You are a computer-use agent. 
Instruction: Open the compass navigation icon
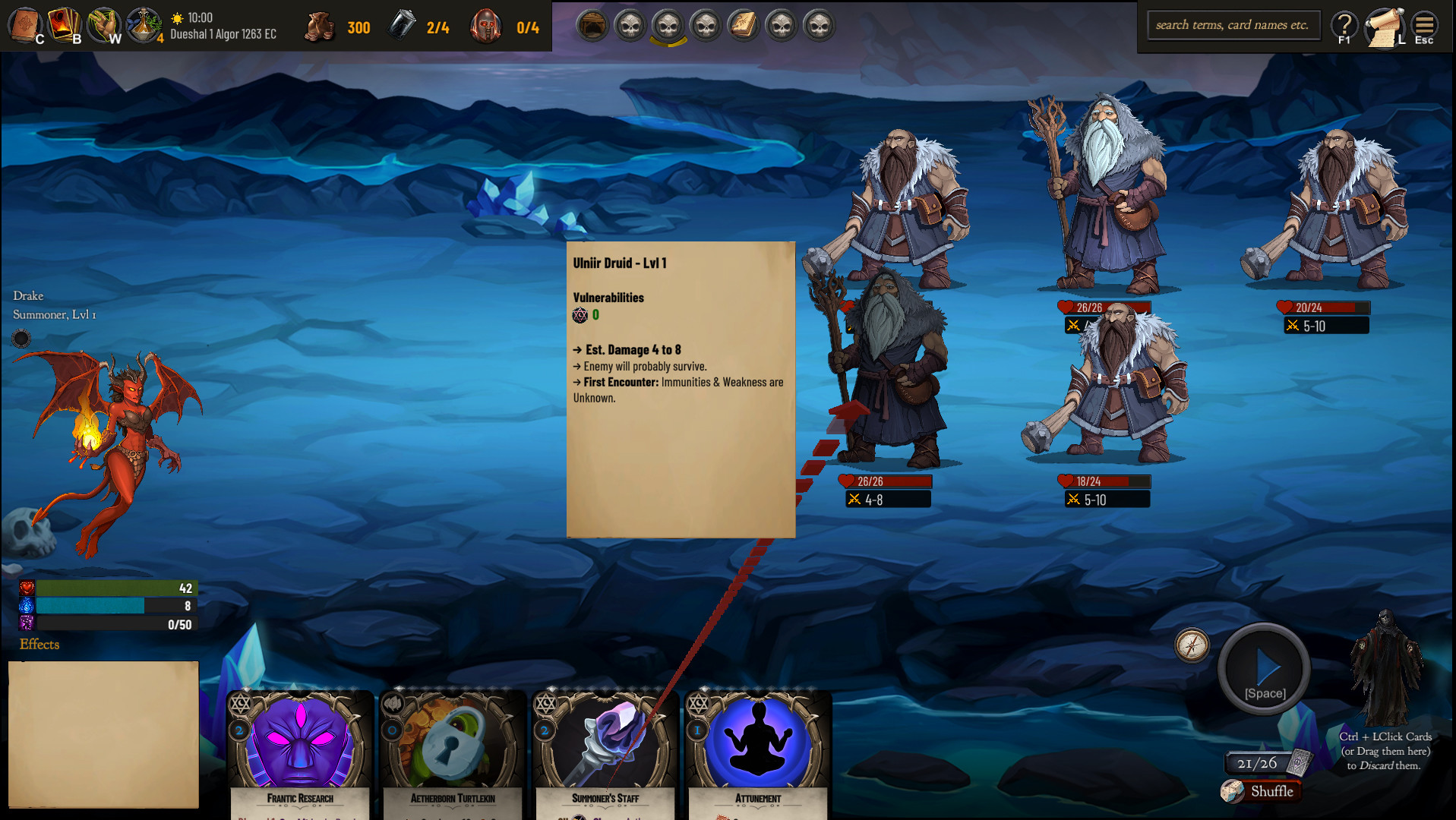click(x=1191, y=647)
